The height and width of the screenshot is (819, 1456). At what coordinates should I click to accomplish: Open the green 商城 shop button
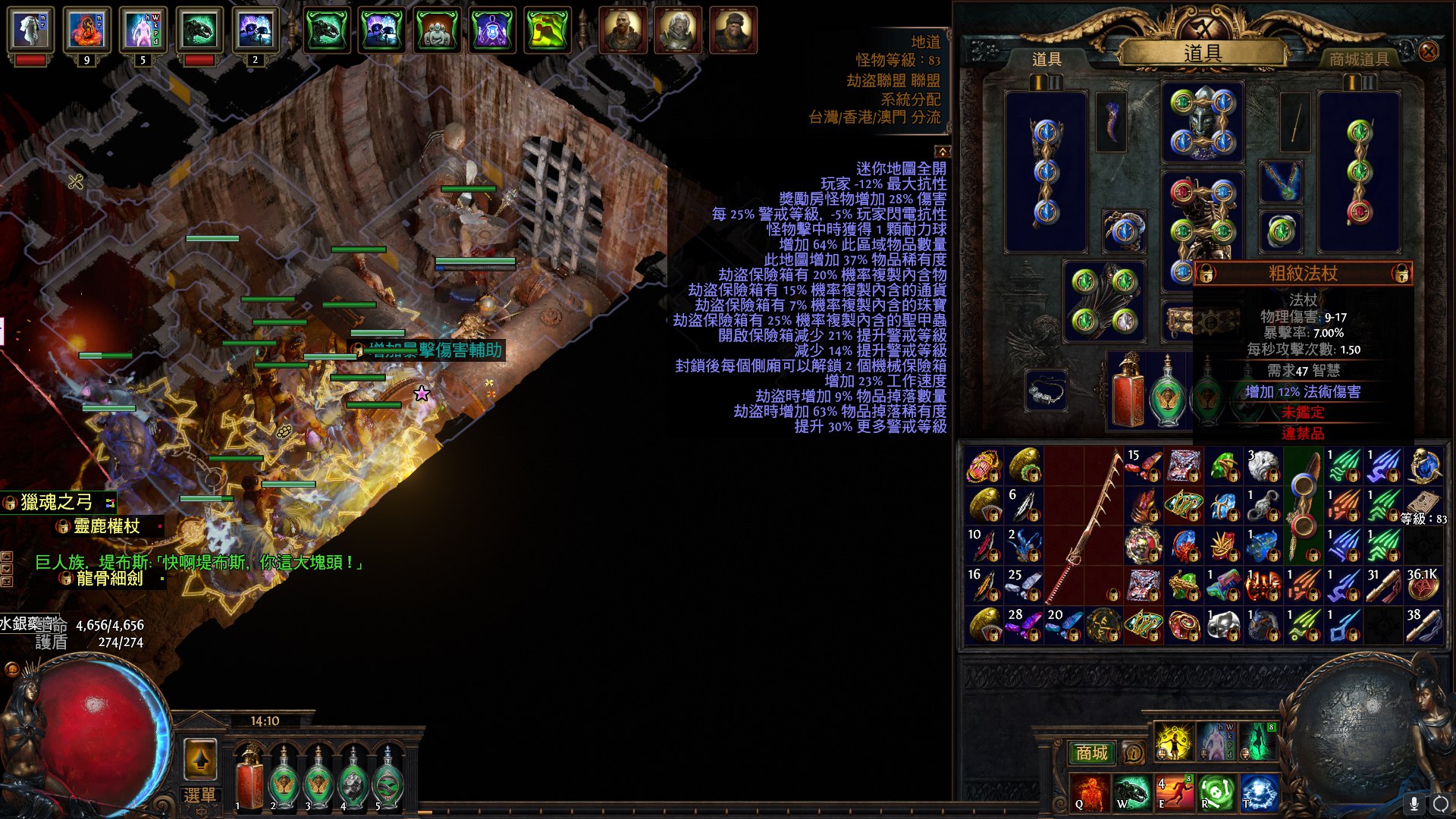pyautogui.click(x=1091, y=753)
